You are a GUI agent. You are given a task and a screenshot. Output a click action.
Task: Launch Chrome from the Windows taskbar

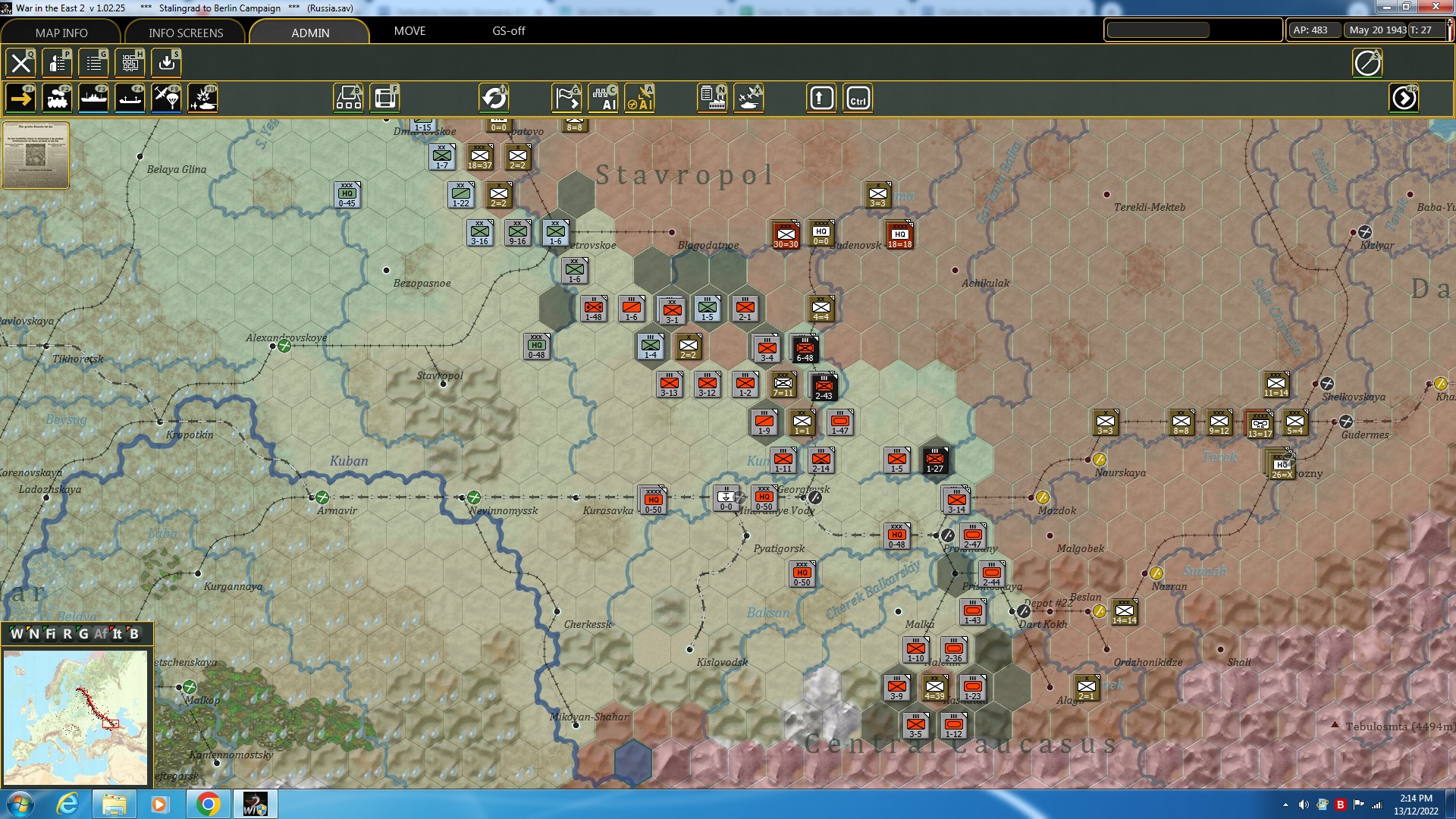pos(210,803)
